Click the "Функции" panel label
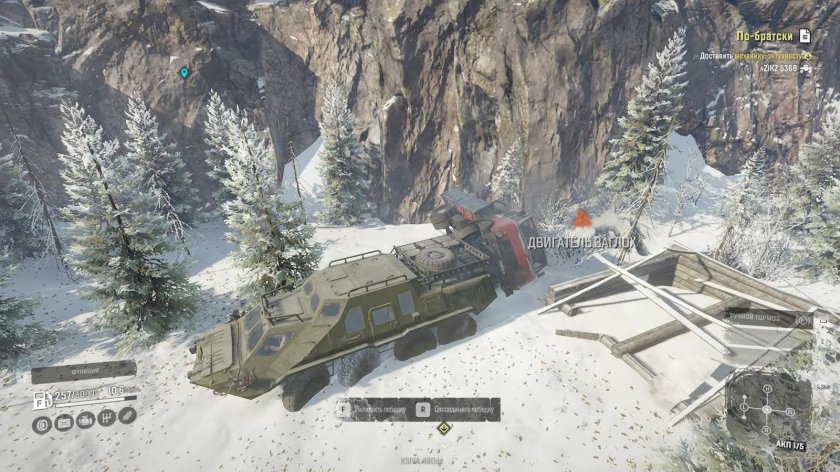The width and height of the screenshot is (840, 472). click(x=83, y=371)
